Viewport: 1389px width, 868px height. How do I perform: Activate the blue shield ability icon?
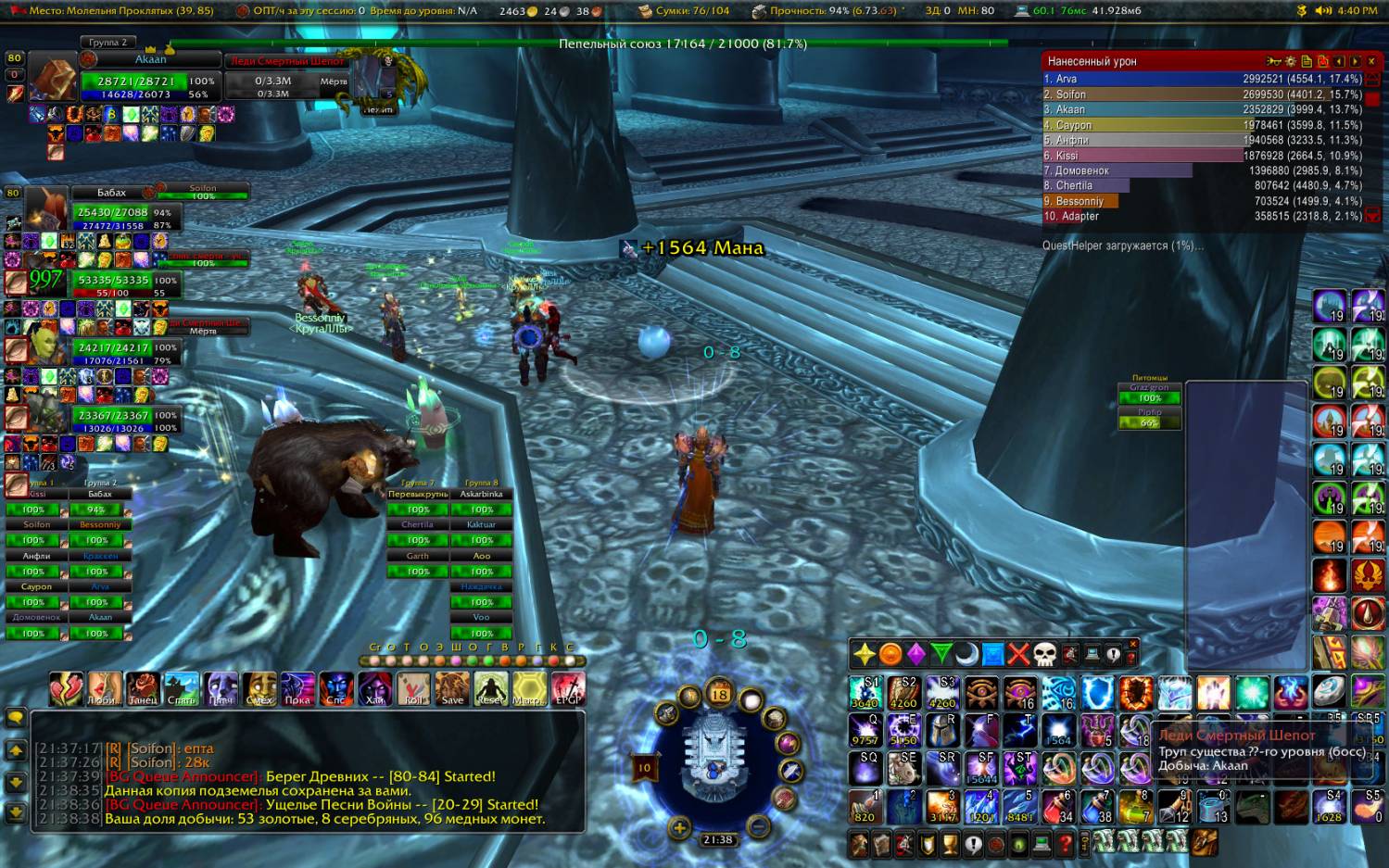pyautogui.click(x=1097, y=693)
